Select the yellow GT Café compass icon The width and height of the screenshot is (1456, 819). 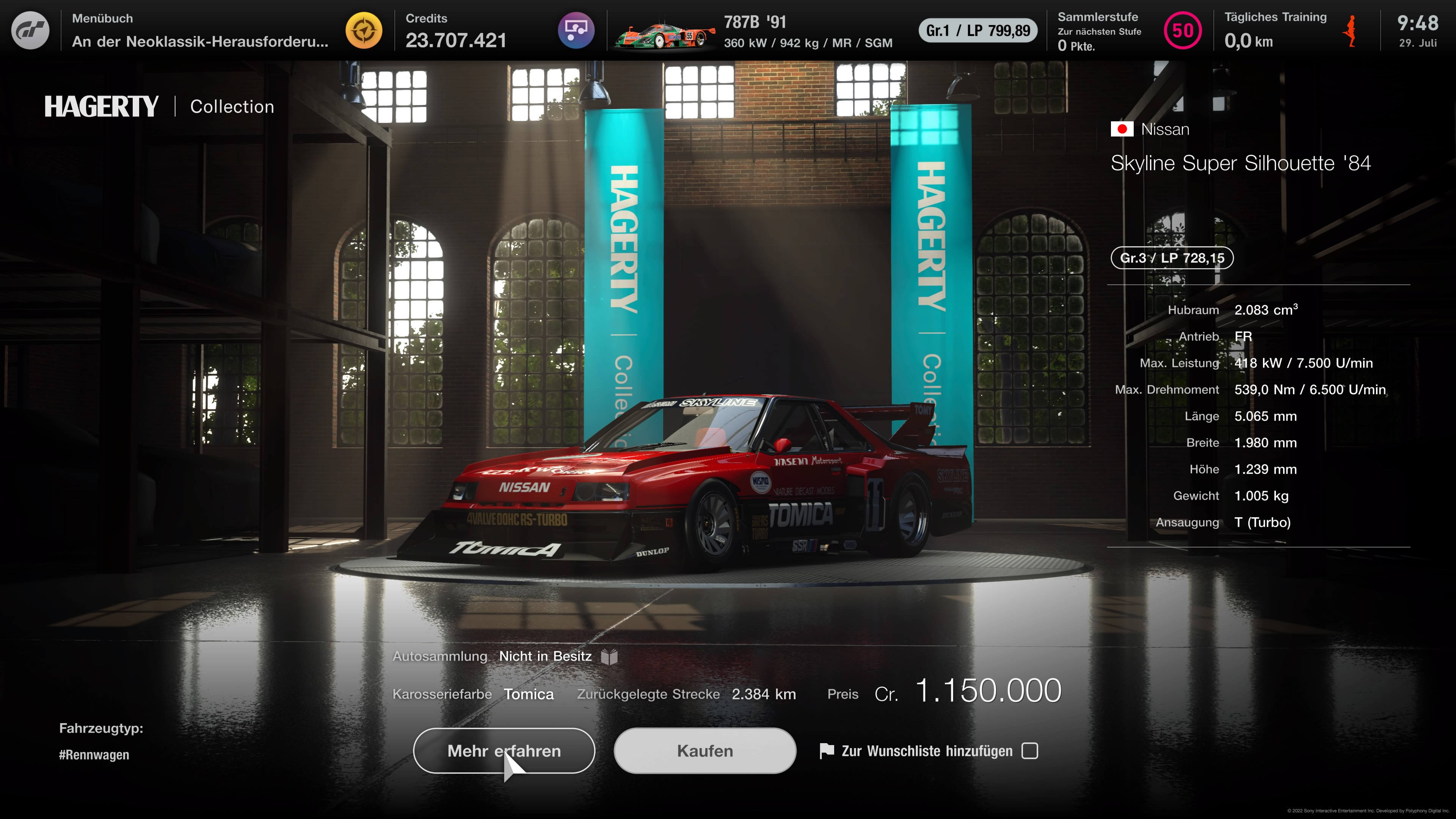(x=364, y=30)
